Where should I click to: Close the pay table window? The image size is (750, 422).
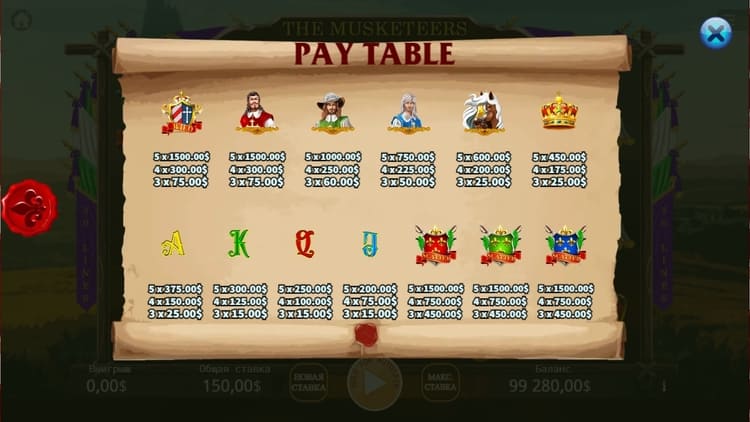coord(715,33)
